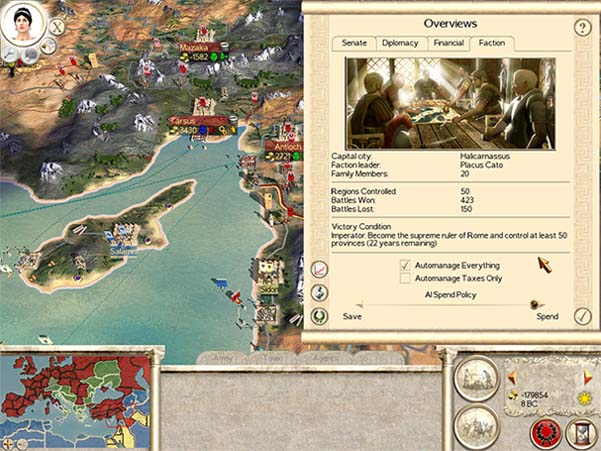The width and height of the screenshot is (601, 451).
Task: Close the Overviews scroll with the checkmark
Action: click(583, 316)
